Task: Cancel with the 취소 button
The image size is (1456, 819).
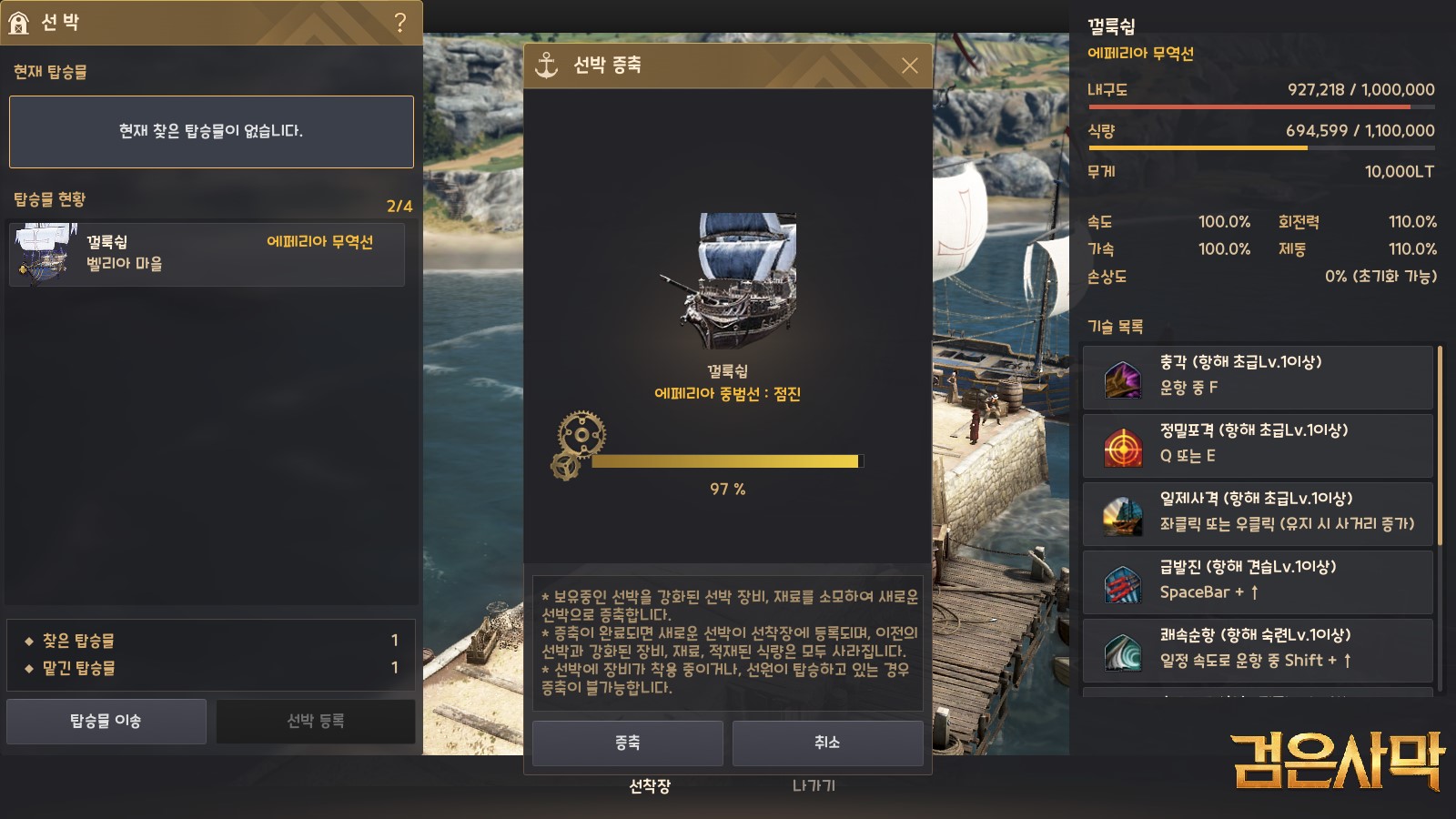Action: pos(827,743)
